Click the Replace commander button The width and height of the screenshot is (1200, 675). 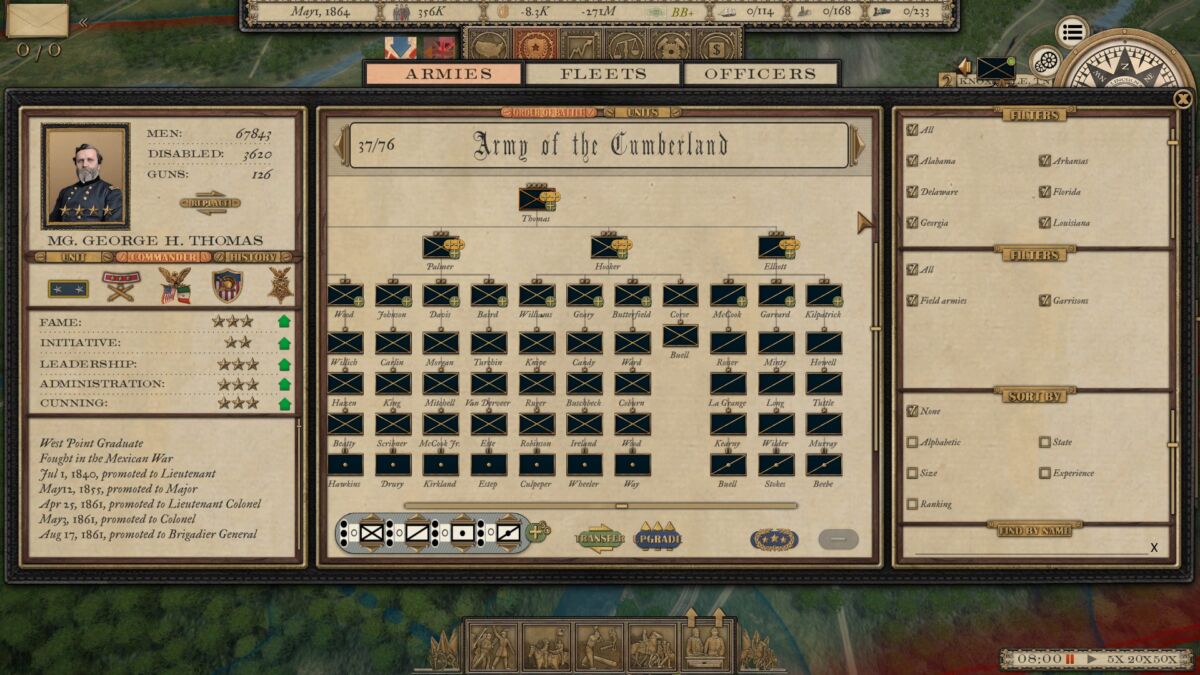coord(210,202)
